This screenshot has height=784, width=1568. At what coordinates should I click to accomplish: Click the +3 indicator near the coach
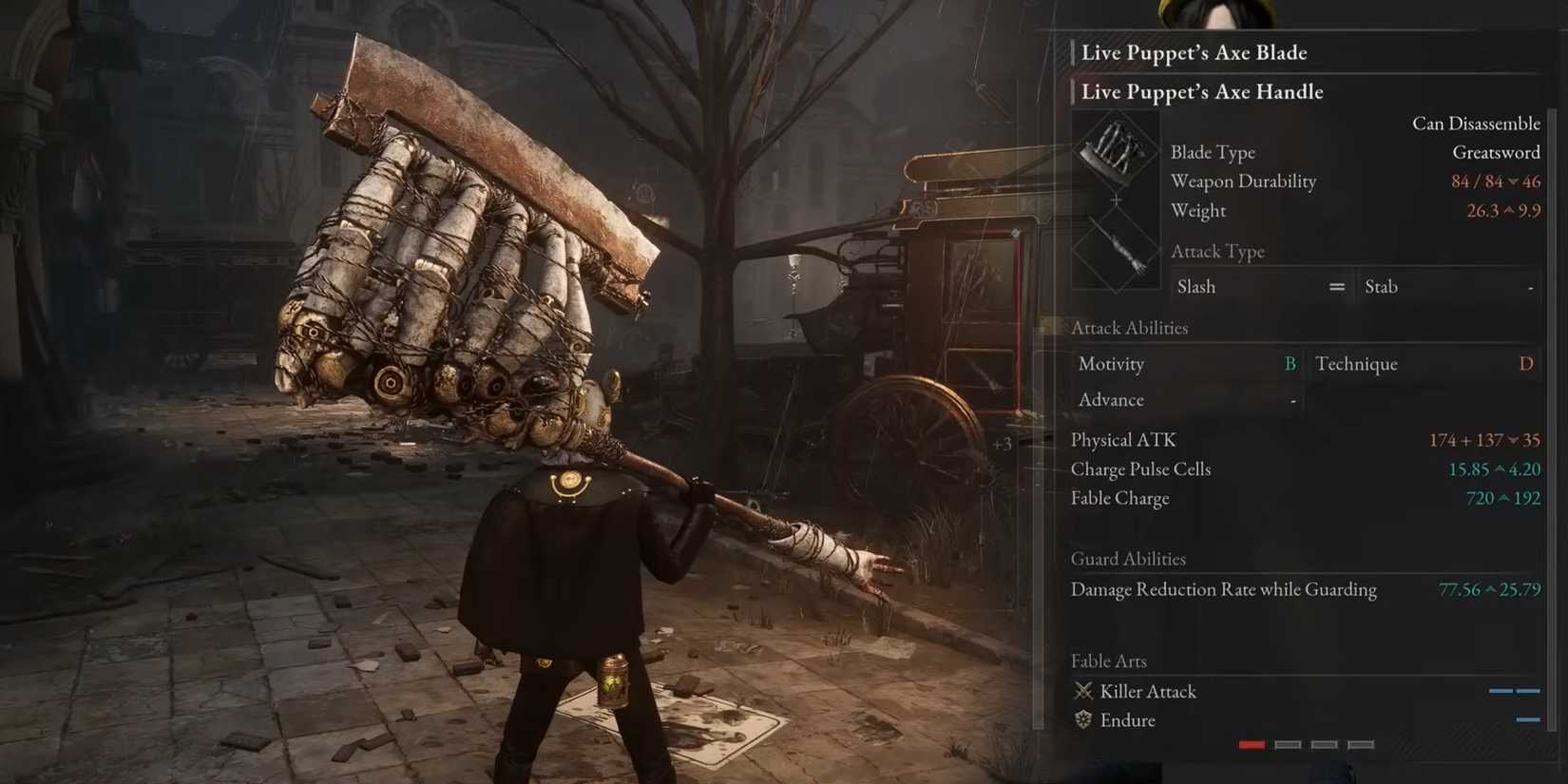click(x=1002, y=443)
